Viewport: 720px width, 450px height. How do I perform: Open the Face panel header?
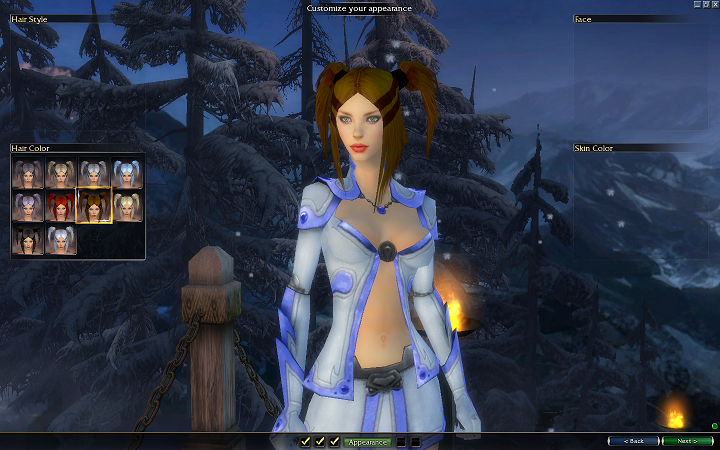click(640, 18)
